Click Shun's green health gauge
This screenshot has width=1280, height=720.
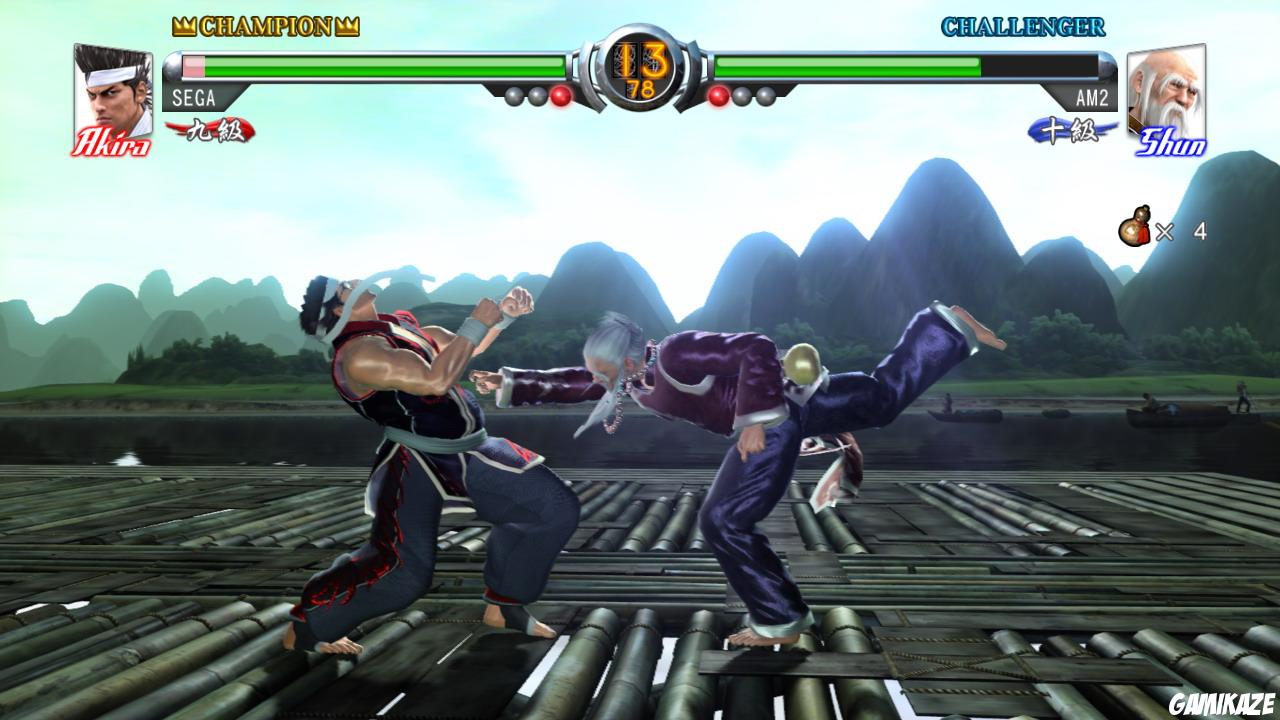(x=850, y=66)
